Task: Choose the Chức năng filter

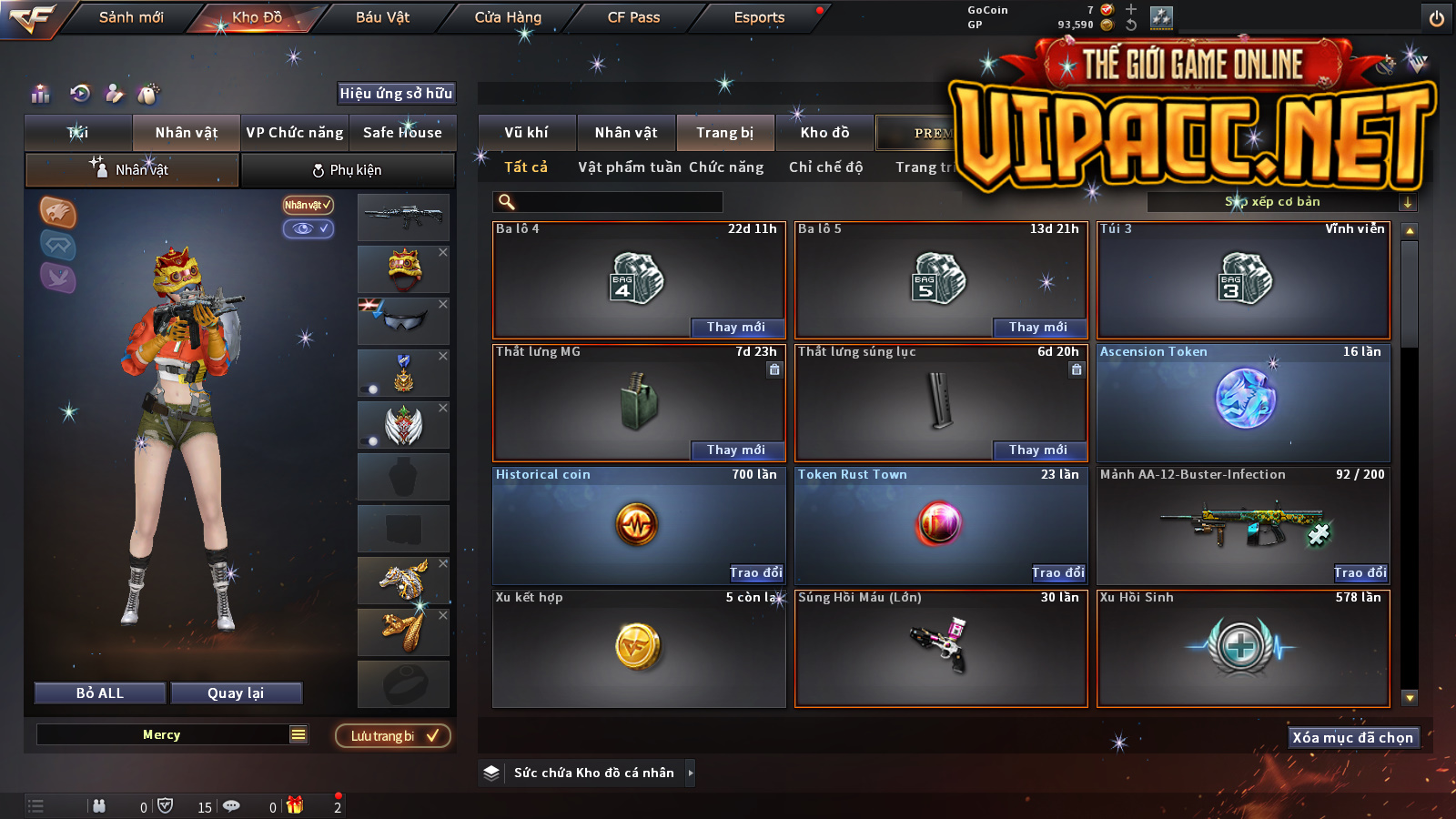Action: [726, 167]
